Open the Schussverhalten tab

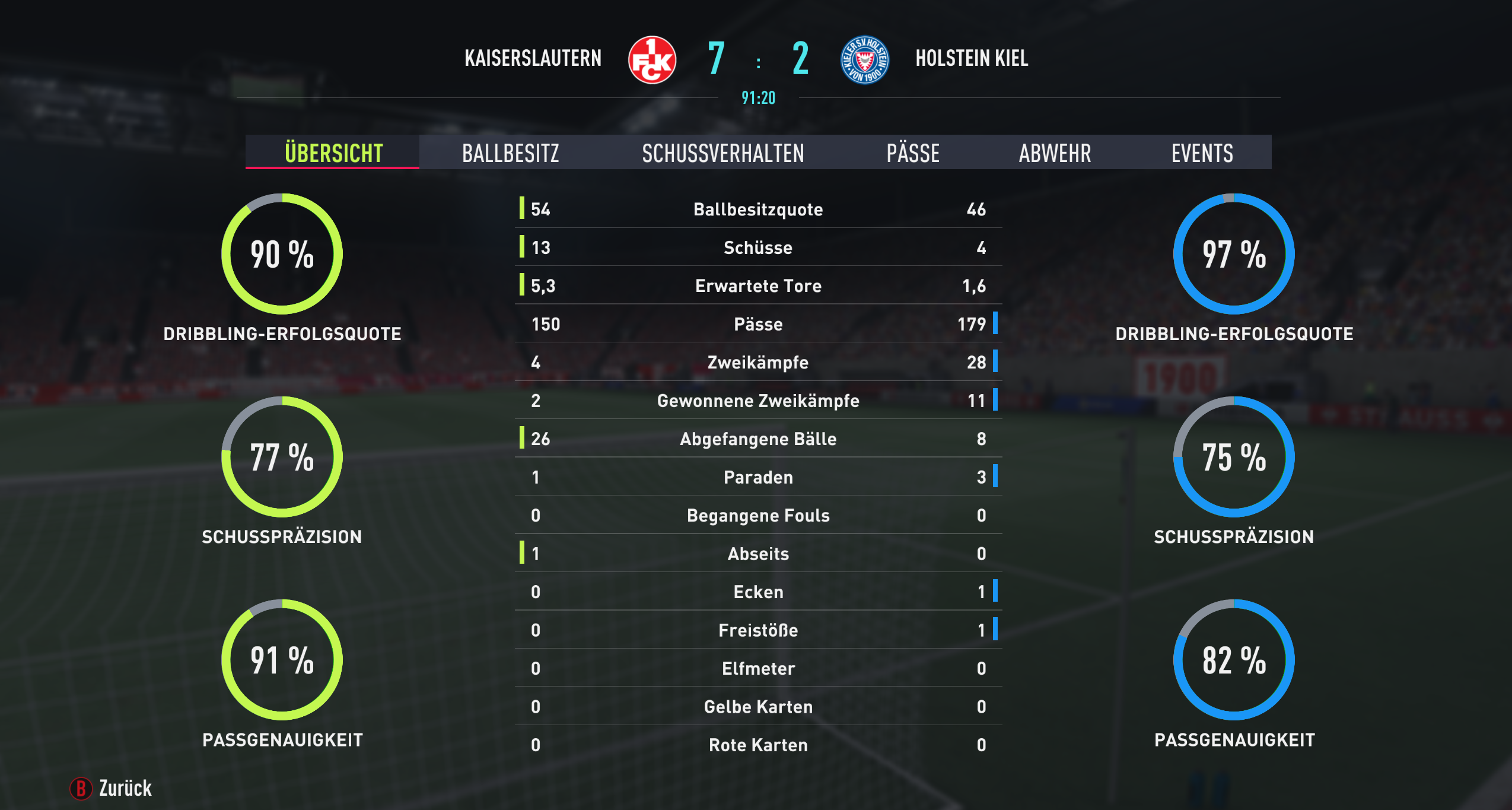pos(722,153)
